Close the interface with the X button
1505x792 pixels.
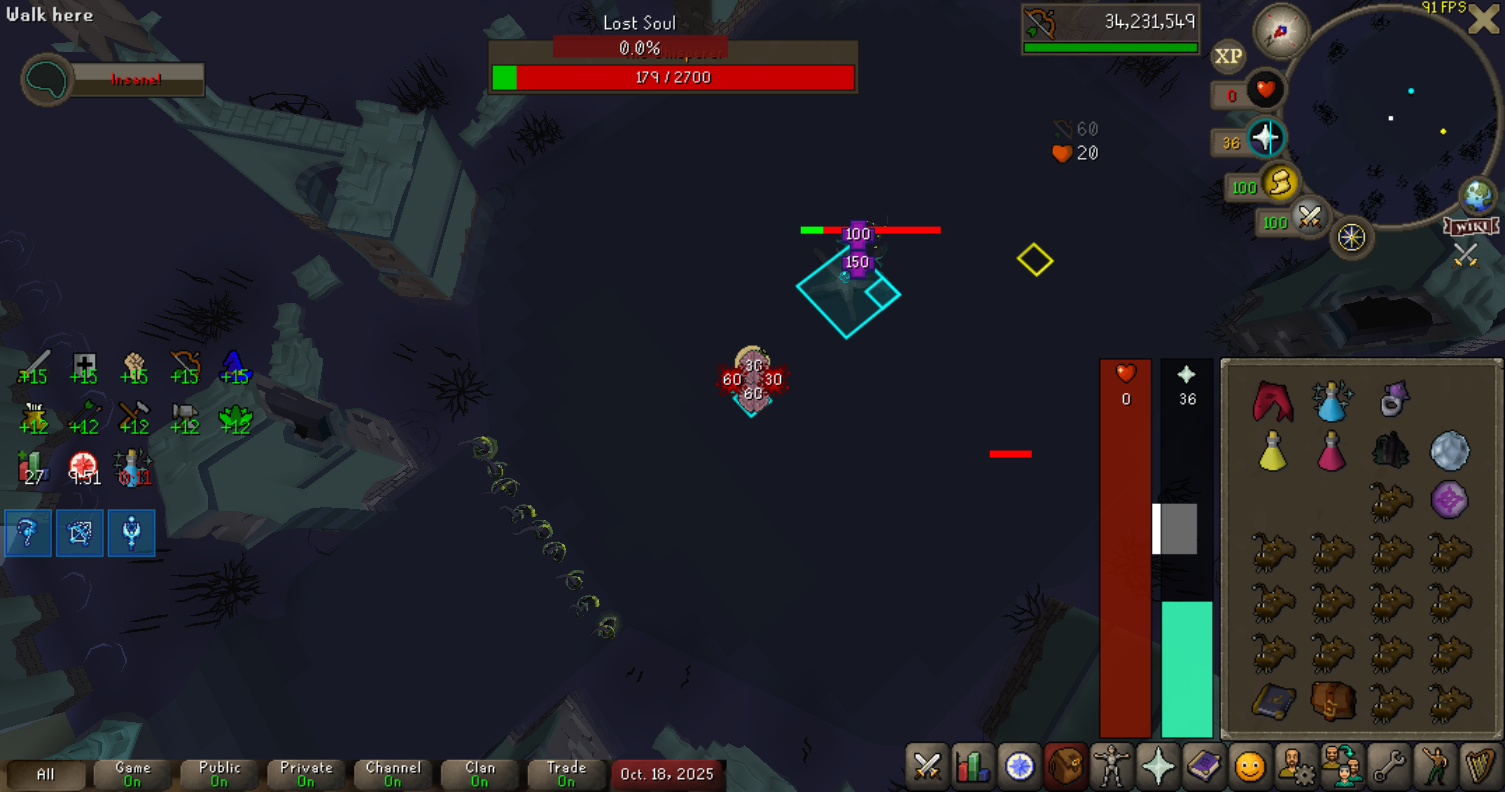[1483, 20]
